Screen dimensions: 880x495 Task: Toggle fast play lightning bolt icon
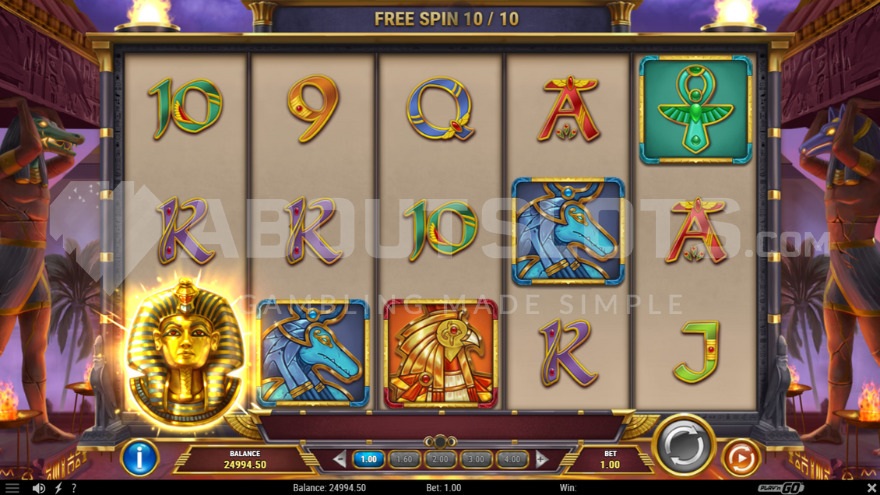(x=57, y=488)
